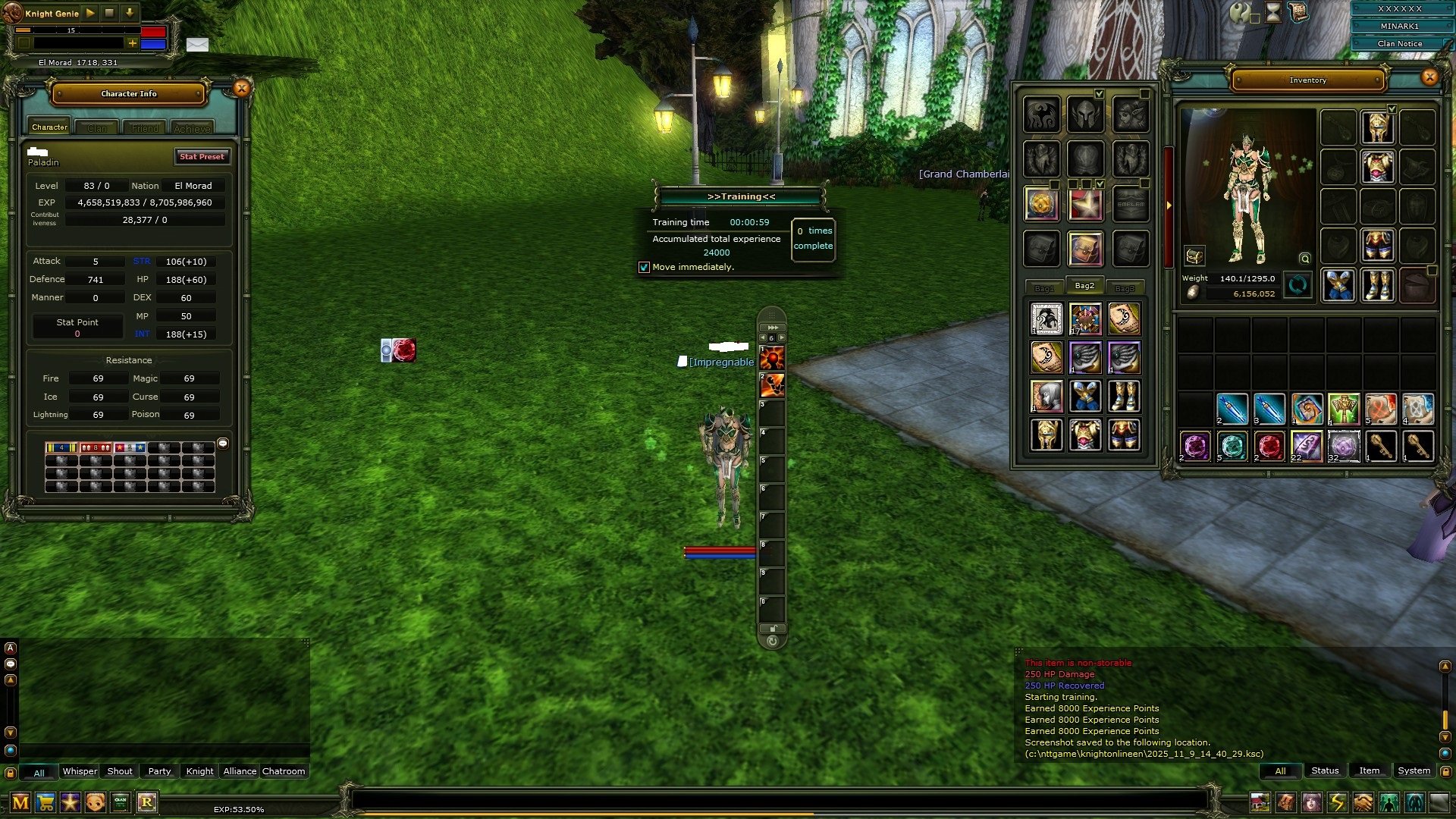Open the Clan Notice panel

(1399, 44)
